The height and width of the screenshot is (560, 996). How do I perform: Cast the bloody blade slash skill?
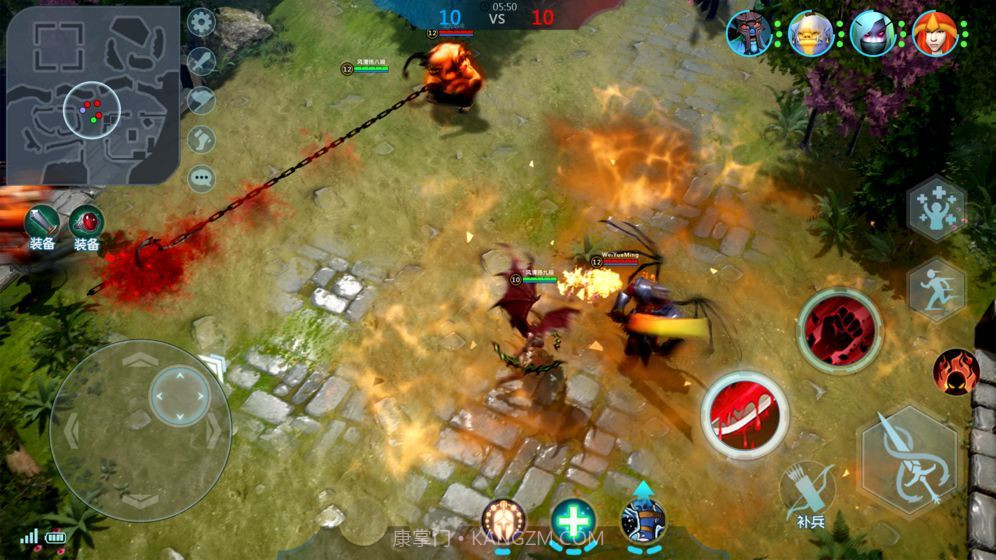[x=745, y=414]
